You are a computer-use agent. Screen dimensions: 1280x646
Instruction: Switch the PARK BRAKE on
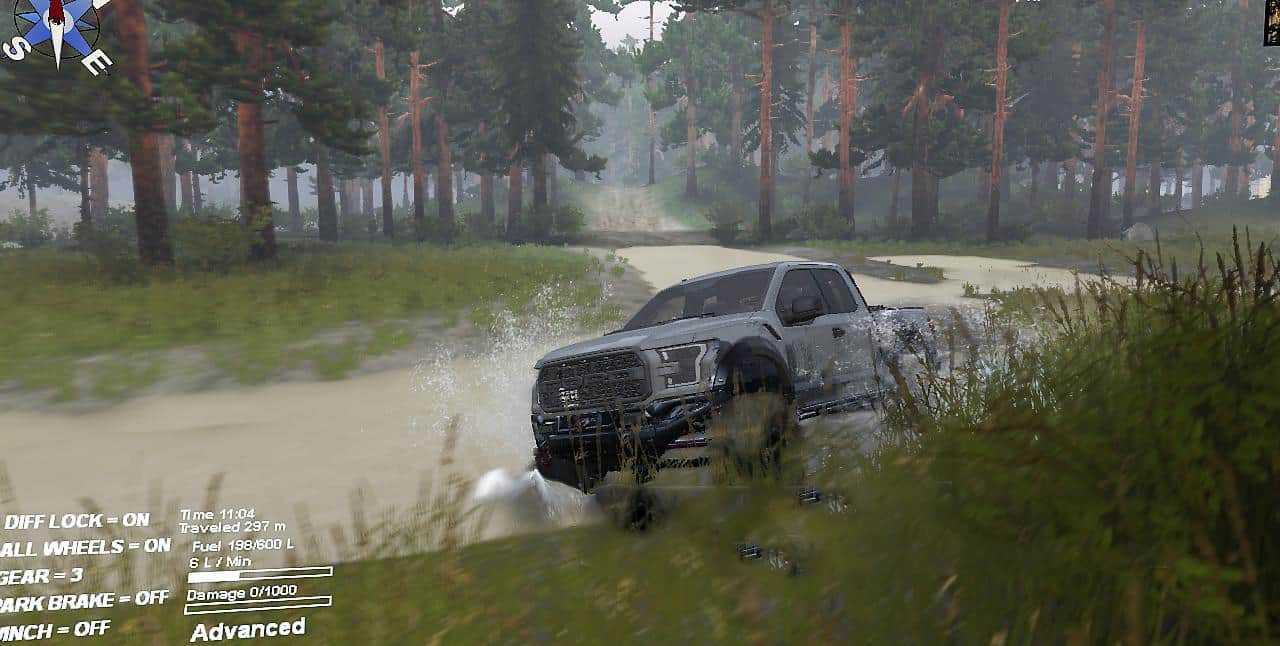coord(84,601)
